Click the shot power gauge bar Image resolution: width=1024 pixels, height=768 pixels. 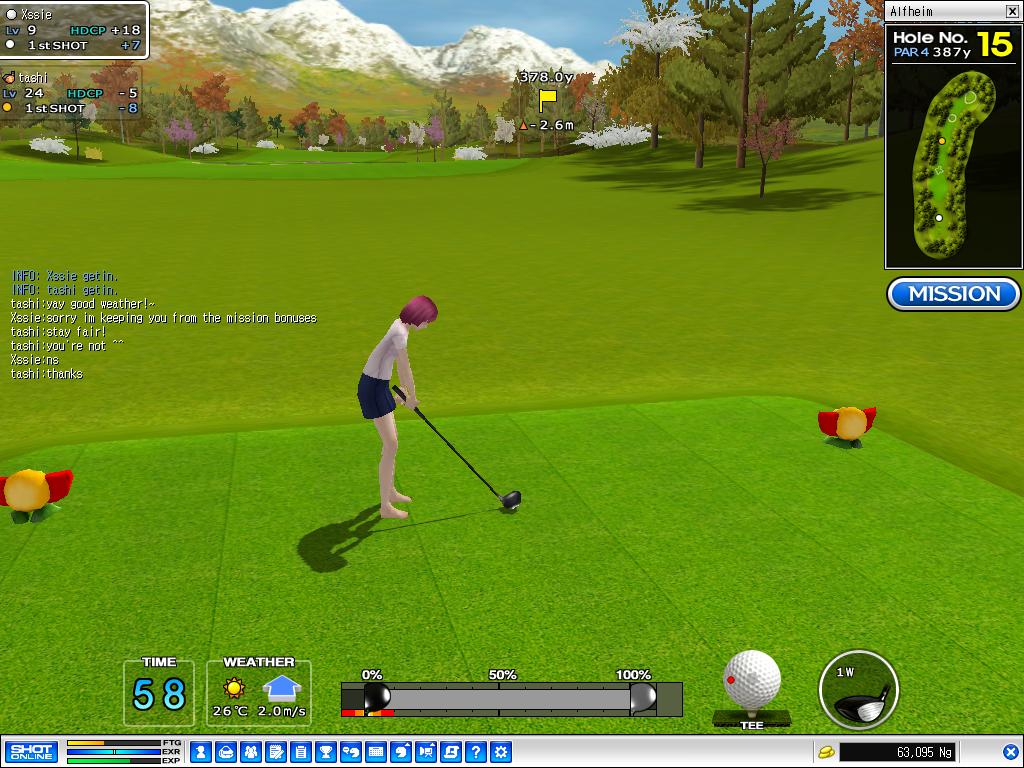tap(510, 698)
